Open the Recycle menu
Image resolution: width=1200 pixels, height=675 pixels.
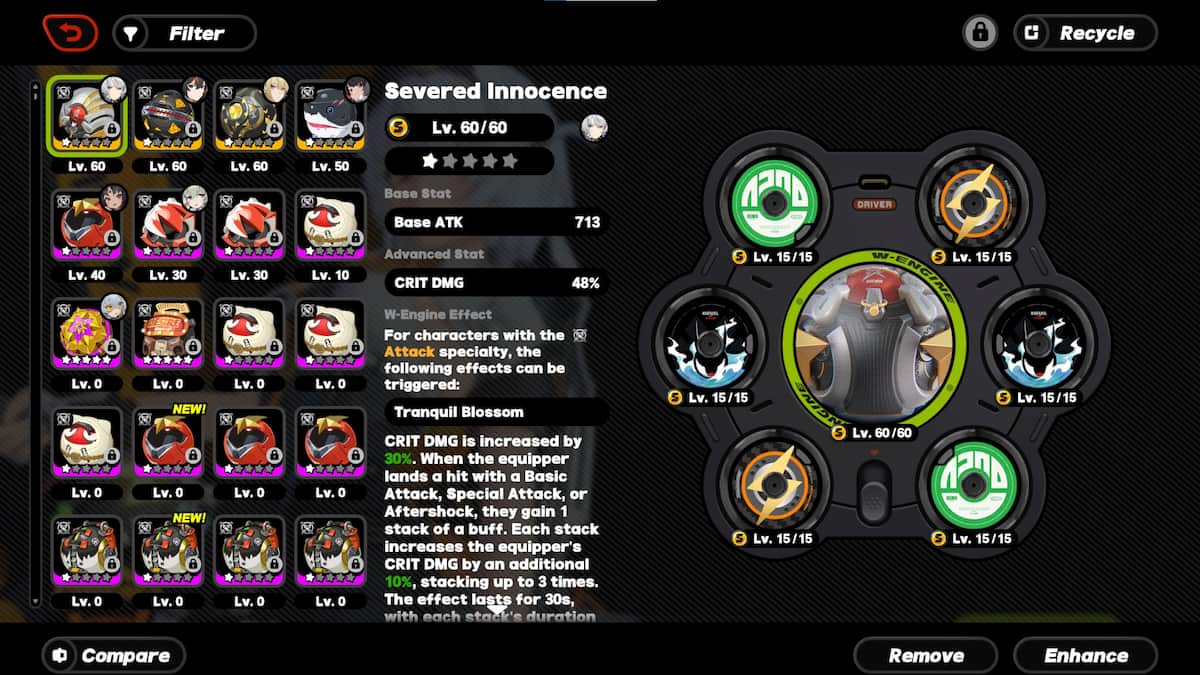point(1085,33)
